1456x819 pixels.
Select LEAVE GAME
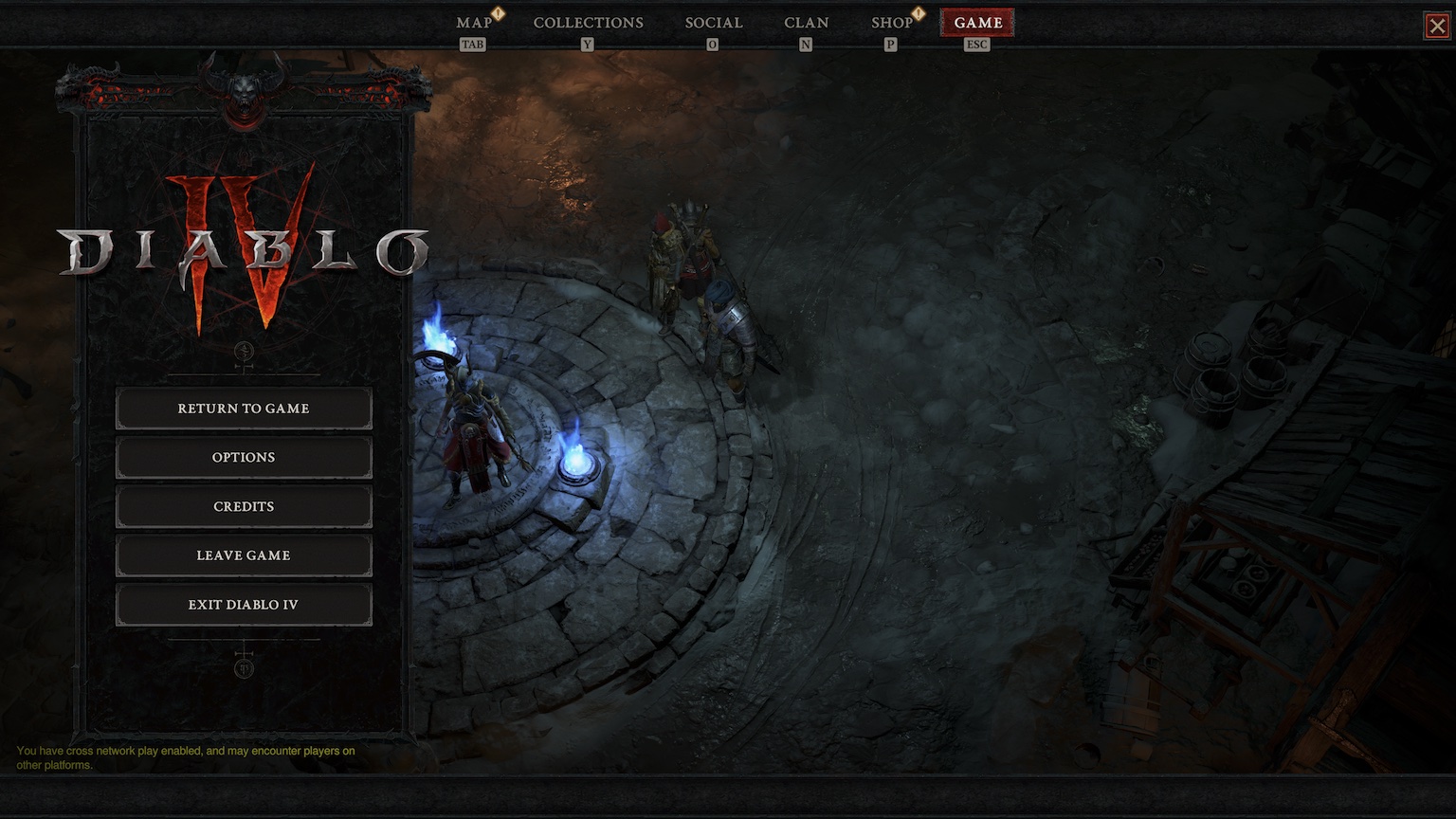click(x=243, y=555)
